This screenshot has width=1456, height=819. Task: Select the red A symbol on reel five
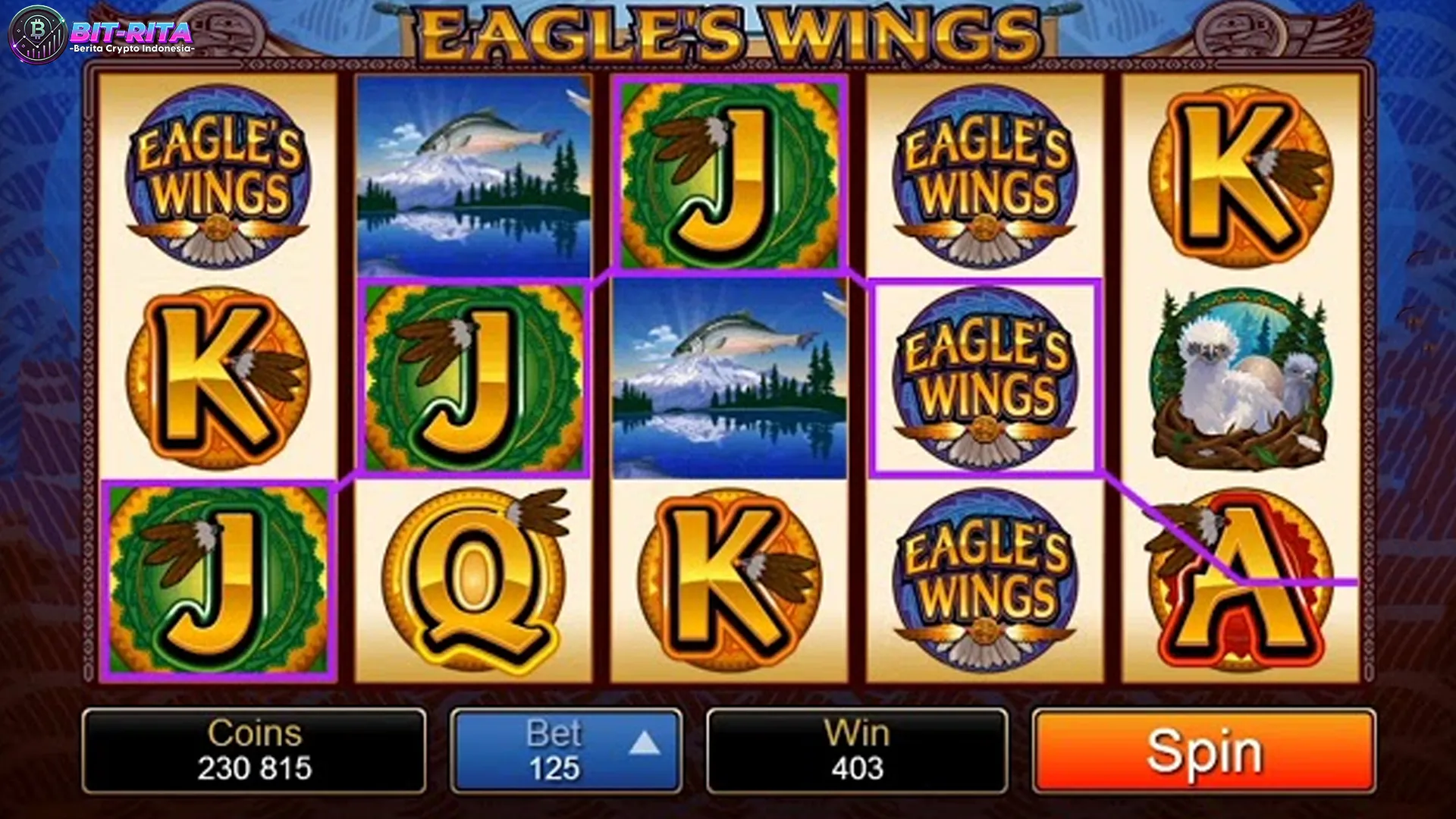1244,584
